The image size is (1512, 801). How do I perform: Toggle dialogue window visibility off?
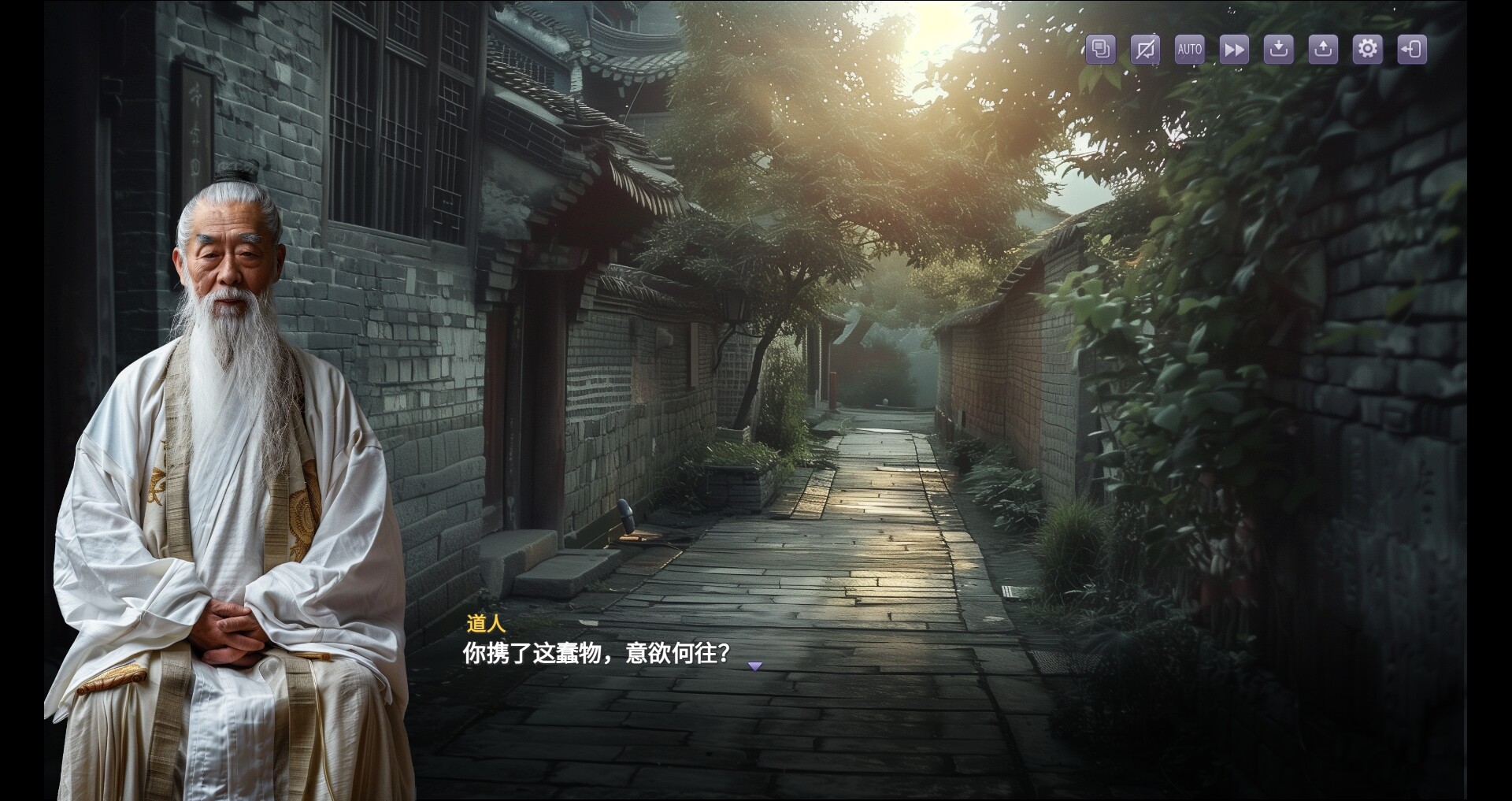[1144, 49]
